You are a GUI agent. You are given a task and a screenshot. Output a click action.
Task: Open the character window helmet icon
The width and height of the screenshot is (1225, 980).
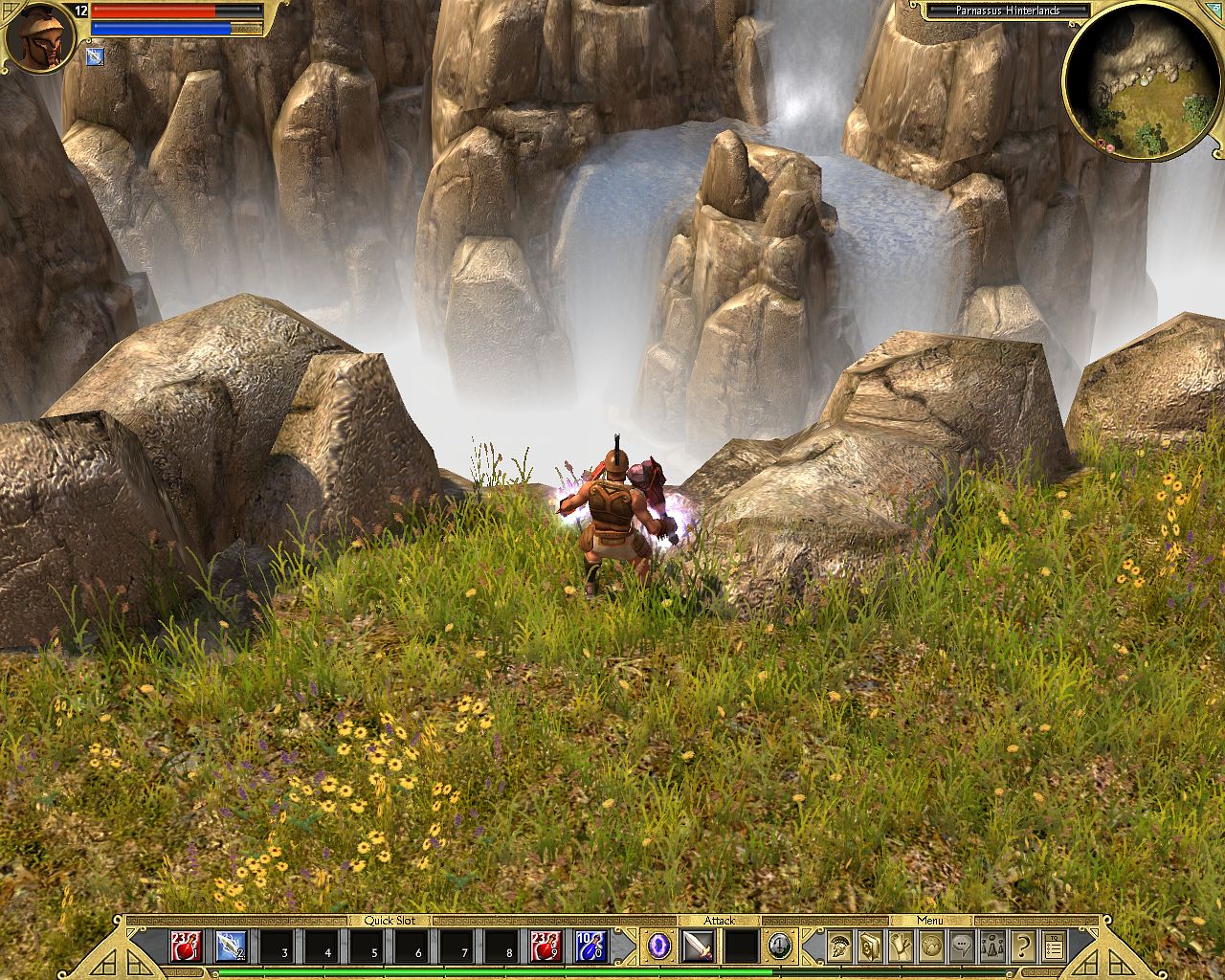(x=839, y=947)
